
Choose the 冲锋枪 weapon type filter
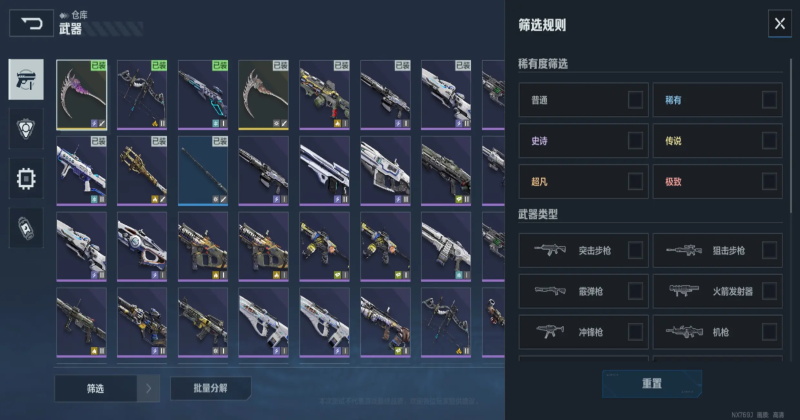pyautogui.click(x=635, y=331)
